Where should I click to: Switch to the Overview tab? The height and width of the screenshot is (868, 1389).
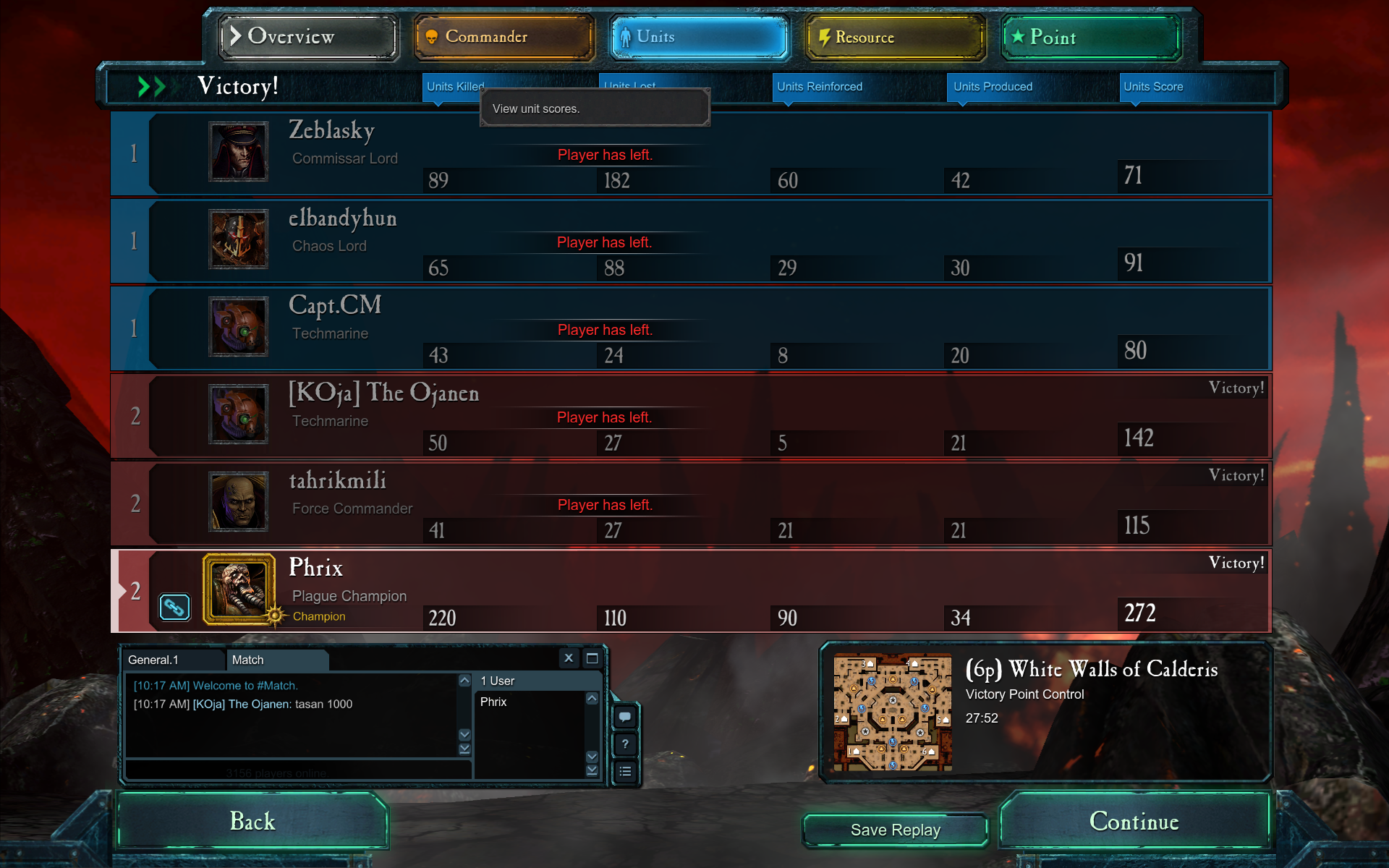[x=308, y=37]
